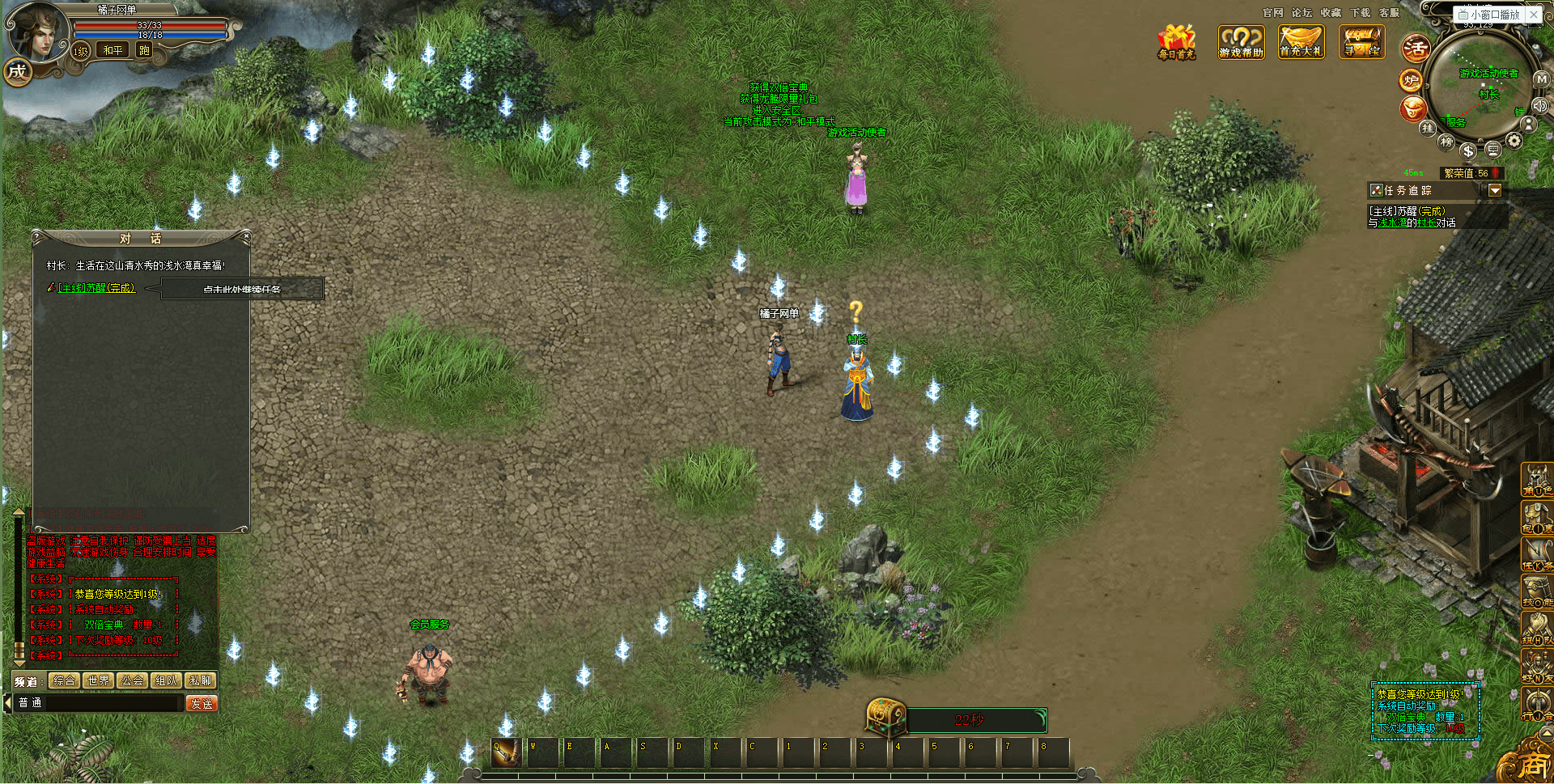Switch chat channel to 世界 tab
This screenshot has height=784, width=1554.
point(99,681)
